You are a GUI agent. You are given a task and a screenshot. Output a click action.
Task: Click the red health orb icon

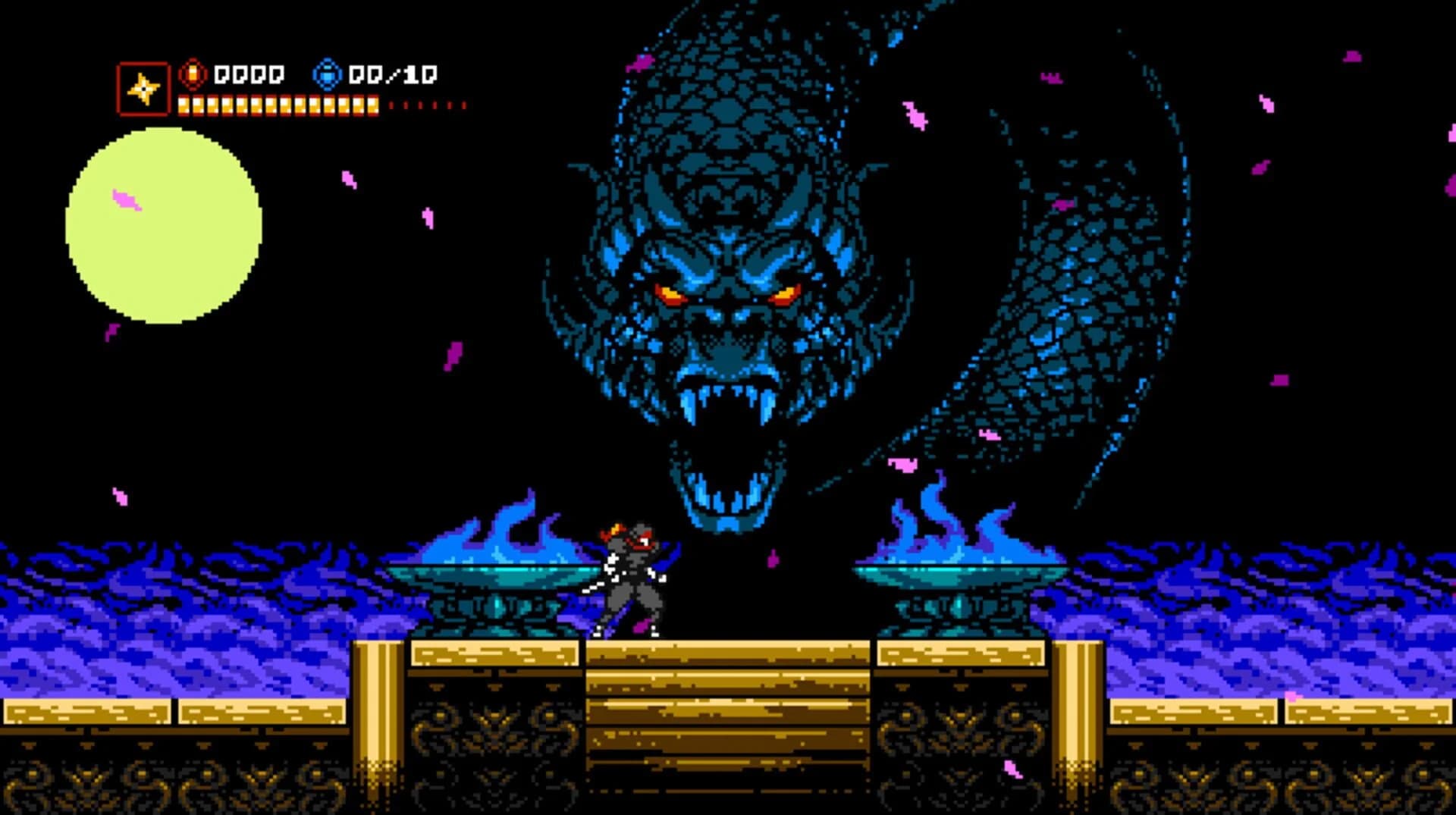pyautogui.click(x=192, y=74)
